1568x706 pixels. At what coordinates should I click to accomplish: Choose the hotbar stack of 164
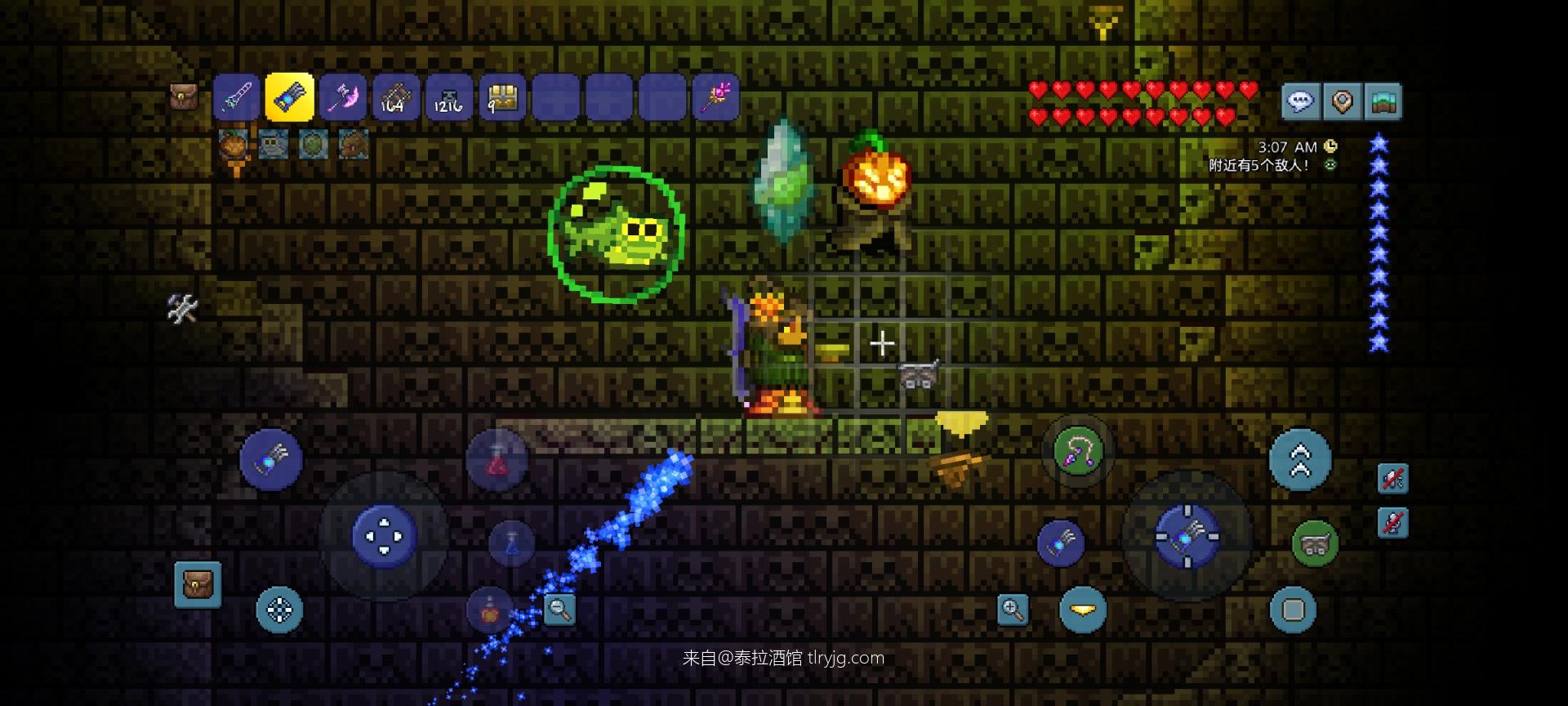[x=396, y=98]
